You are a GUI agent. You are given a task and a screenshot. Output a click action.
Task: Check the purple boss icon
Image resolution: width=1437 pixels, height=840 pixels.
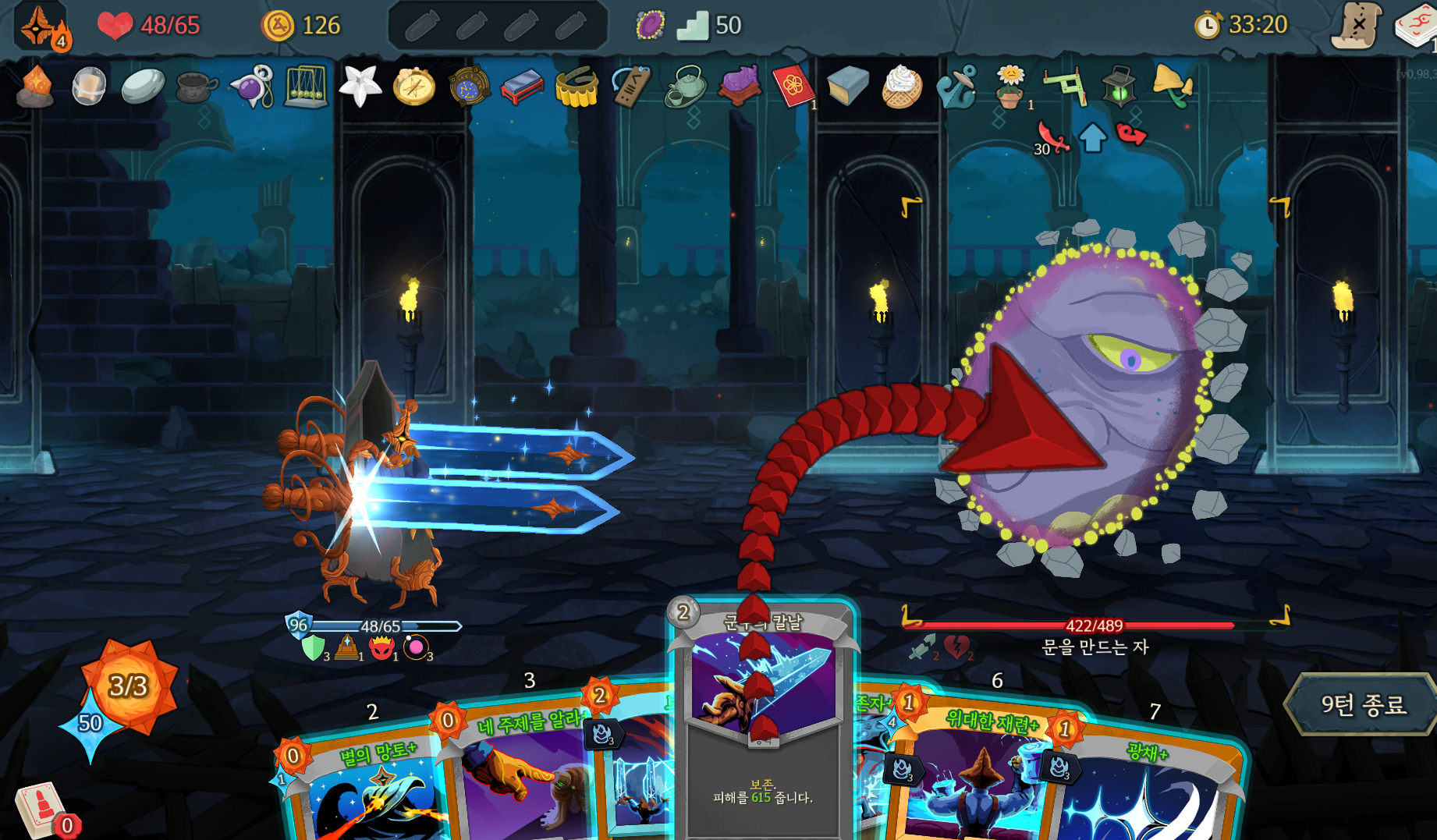pyautogui.click(x=650, y=26)
